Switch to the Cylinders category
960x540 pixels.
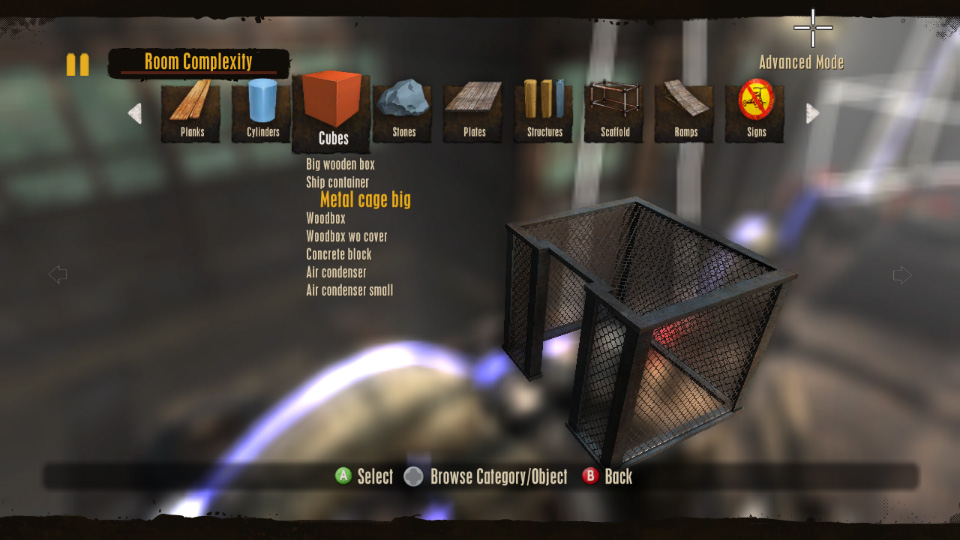262,110
